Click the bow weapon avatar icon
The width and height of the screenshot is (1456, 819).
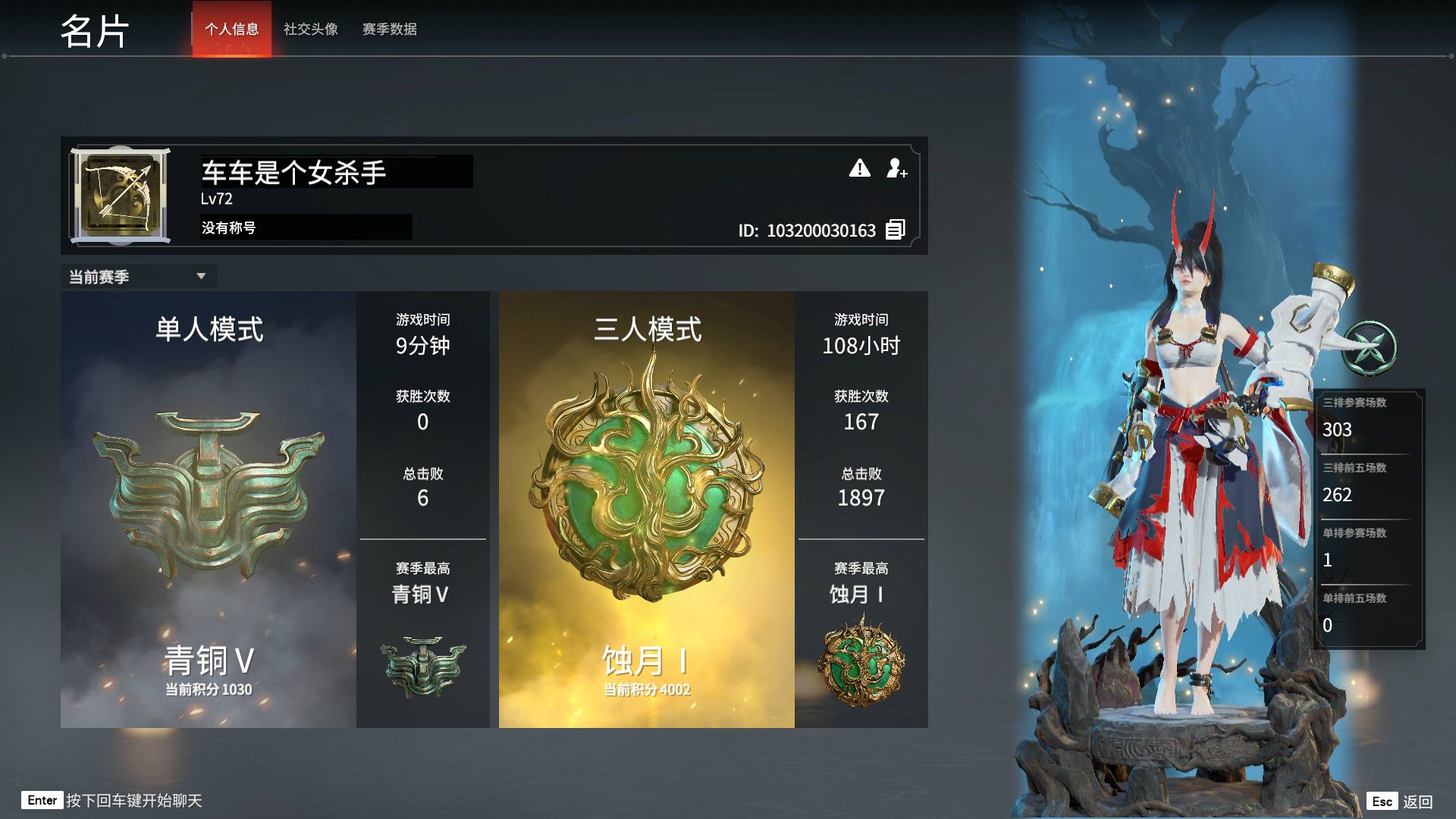point(121,193)
